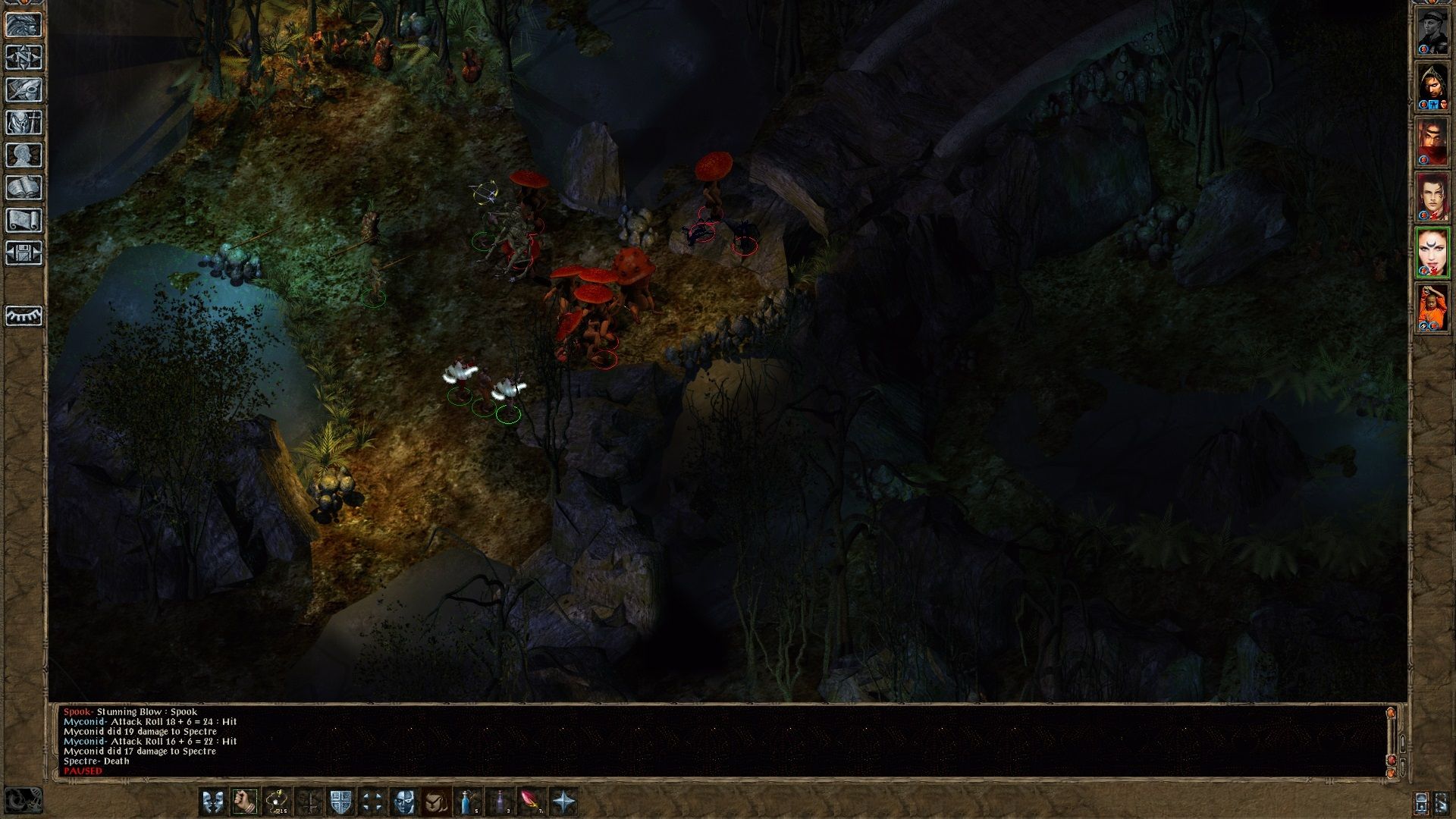
Task: Use the thieving ability icon
Action: [x=276, y=801]
